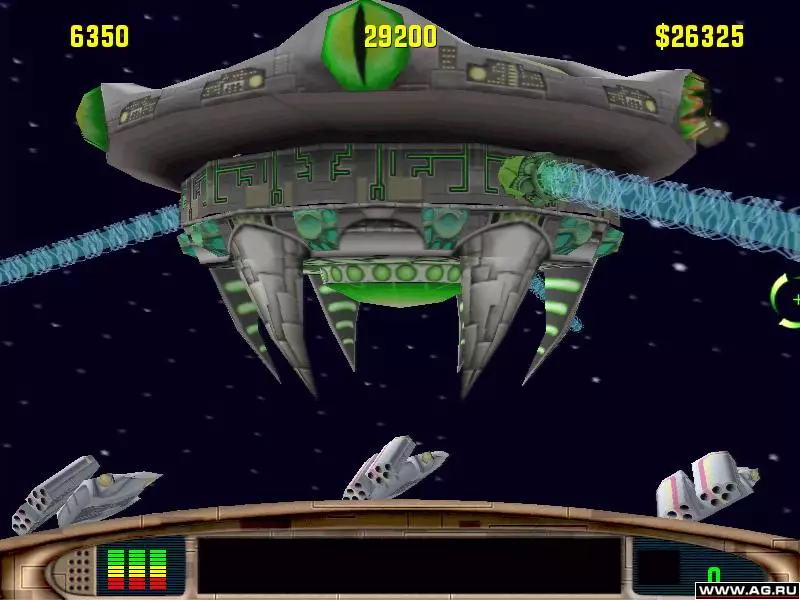Select the small dark screen on dashboard
The height and width of the screenshot is (600, 800).
click(658, 566)
